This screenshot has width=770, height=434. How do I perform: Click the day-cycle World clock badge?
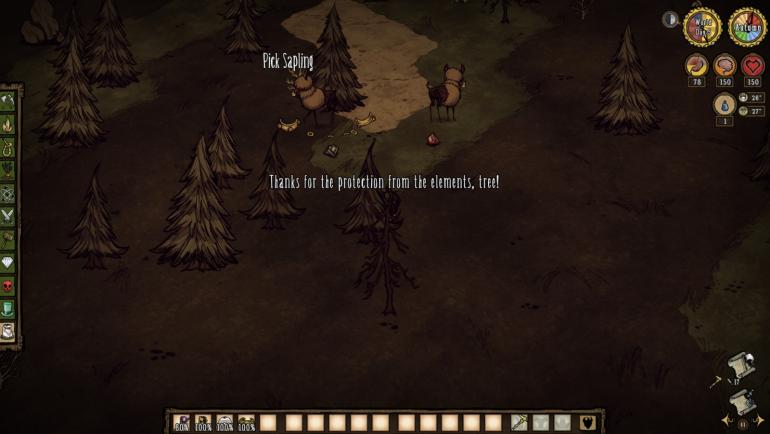click(702, 27)
